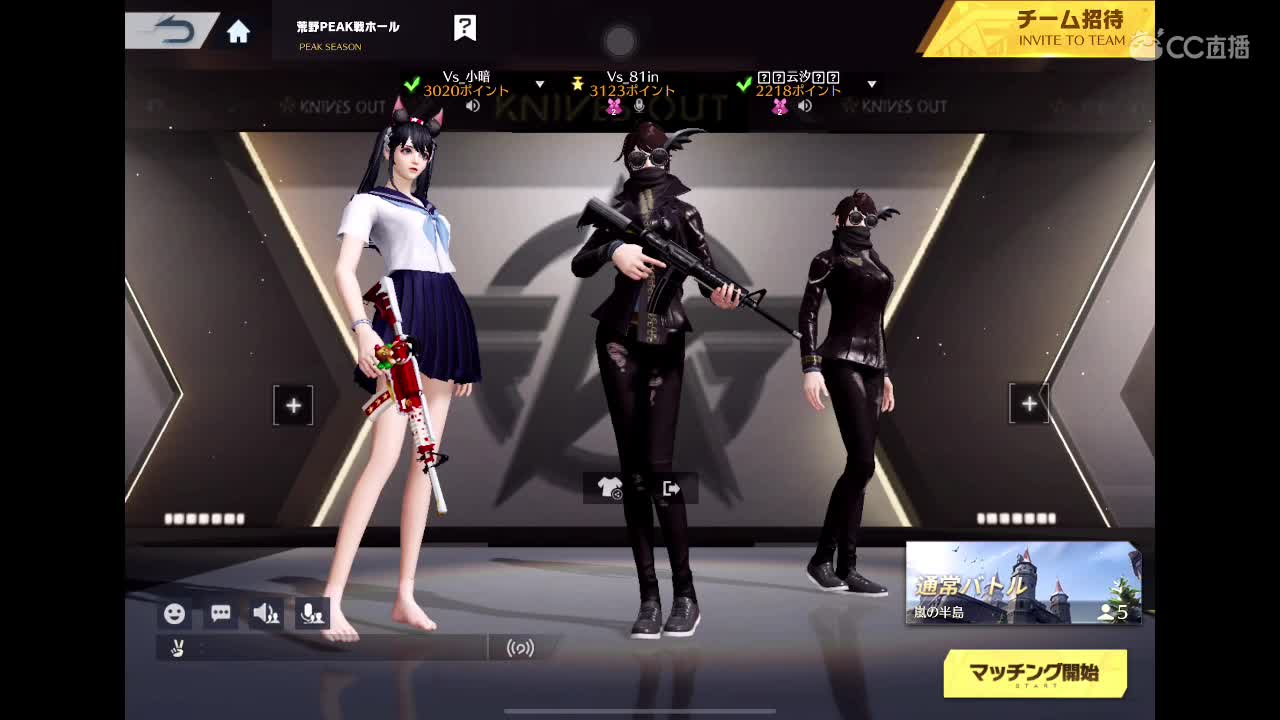Viewport: 1280px width, 720px height.
Task: Toggle the team voice speaker icon
Action: click(x=266, y=613)
